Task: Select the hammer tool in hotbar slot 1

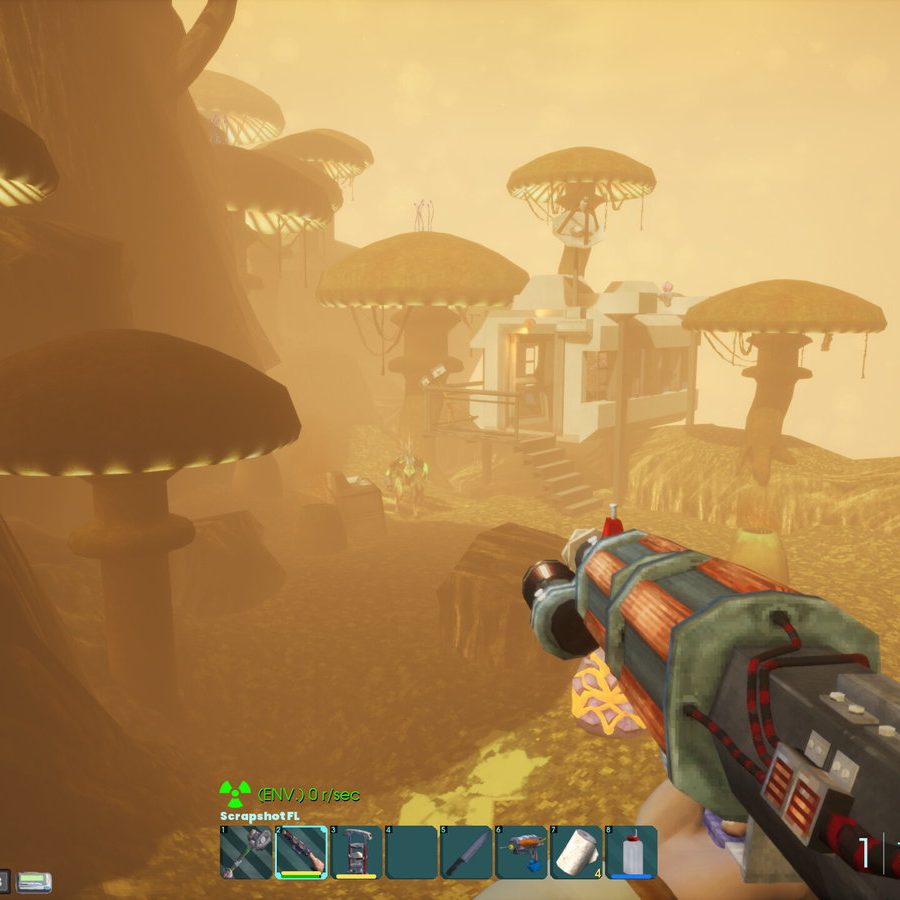Action: (245, 852)
